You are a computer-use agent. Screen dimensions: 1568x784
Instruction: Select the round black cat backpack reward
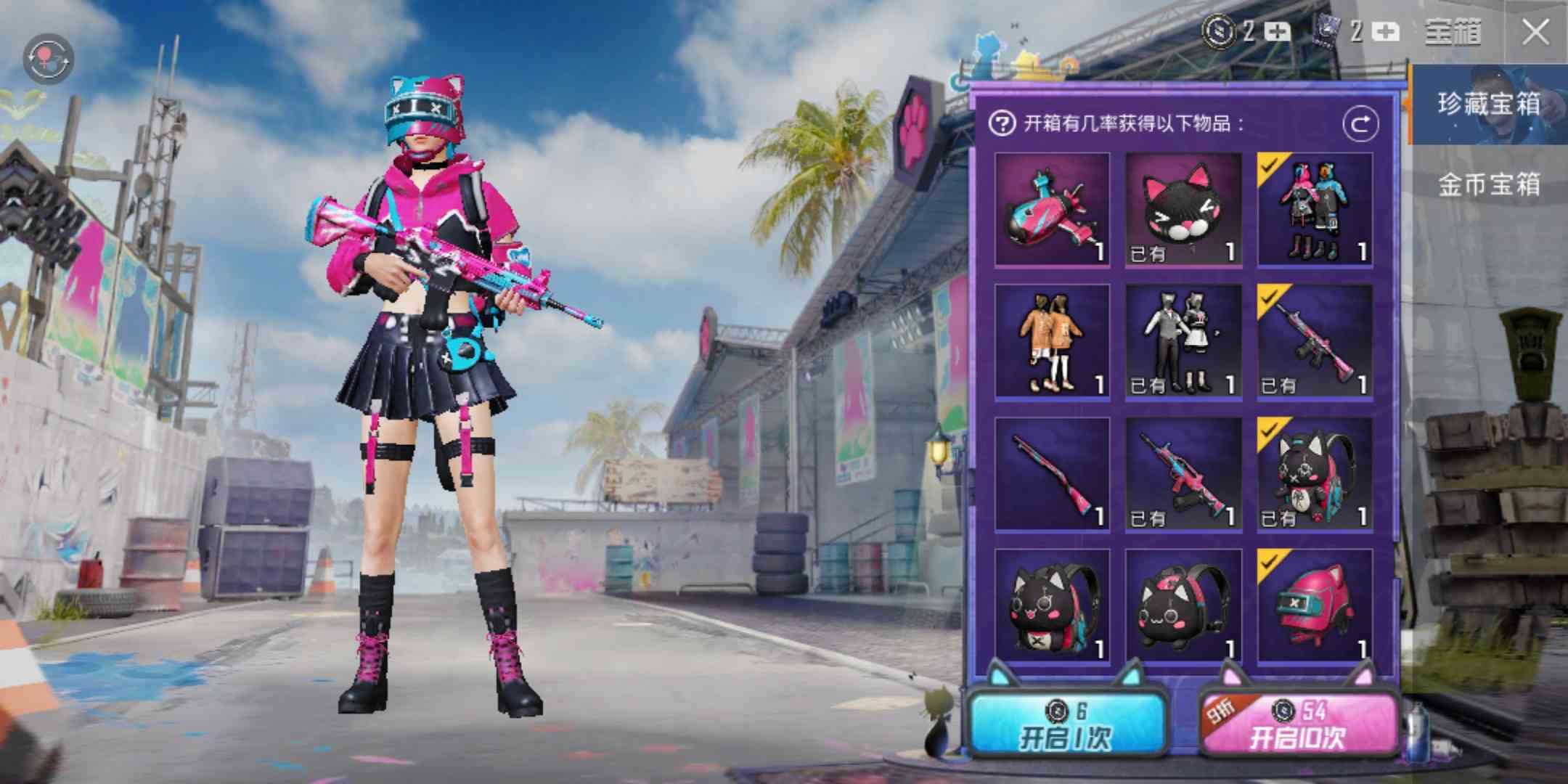1183,605
